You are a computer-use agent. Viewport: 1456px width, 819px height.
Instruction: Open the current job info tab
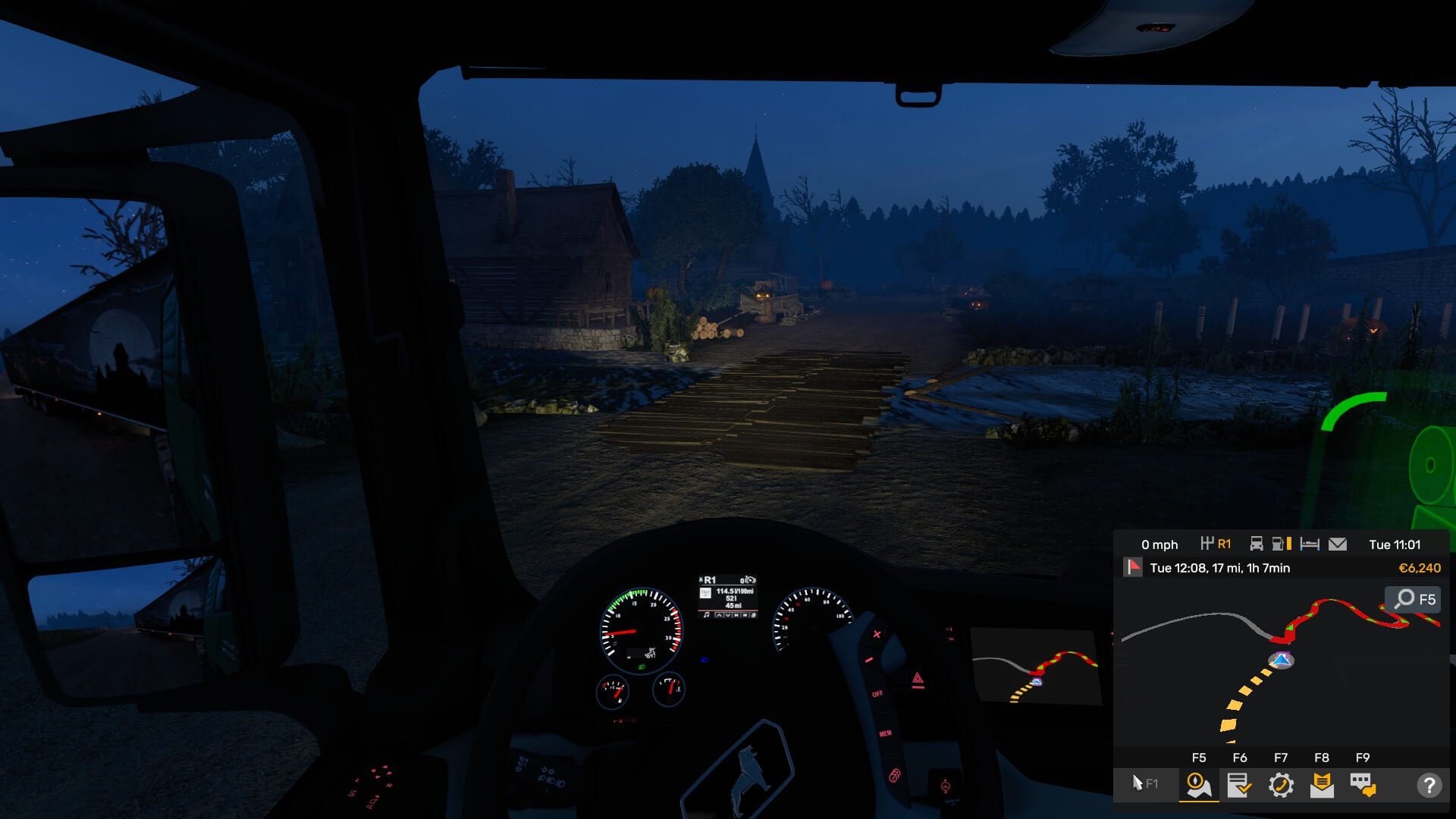coord(1239,785)
